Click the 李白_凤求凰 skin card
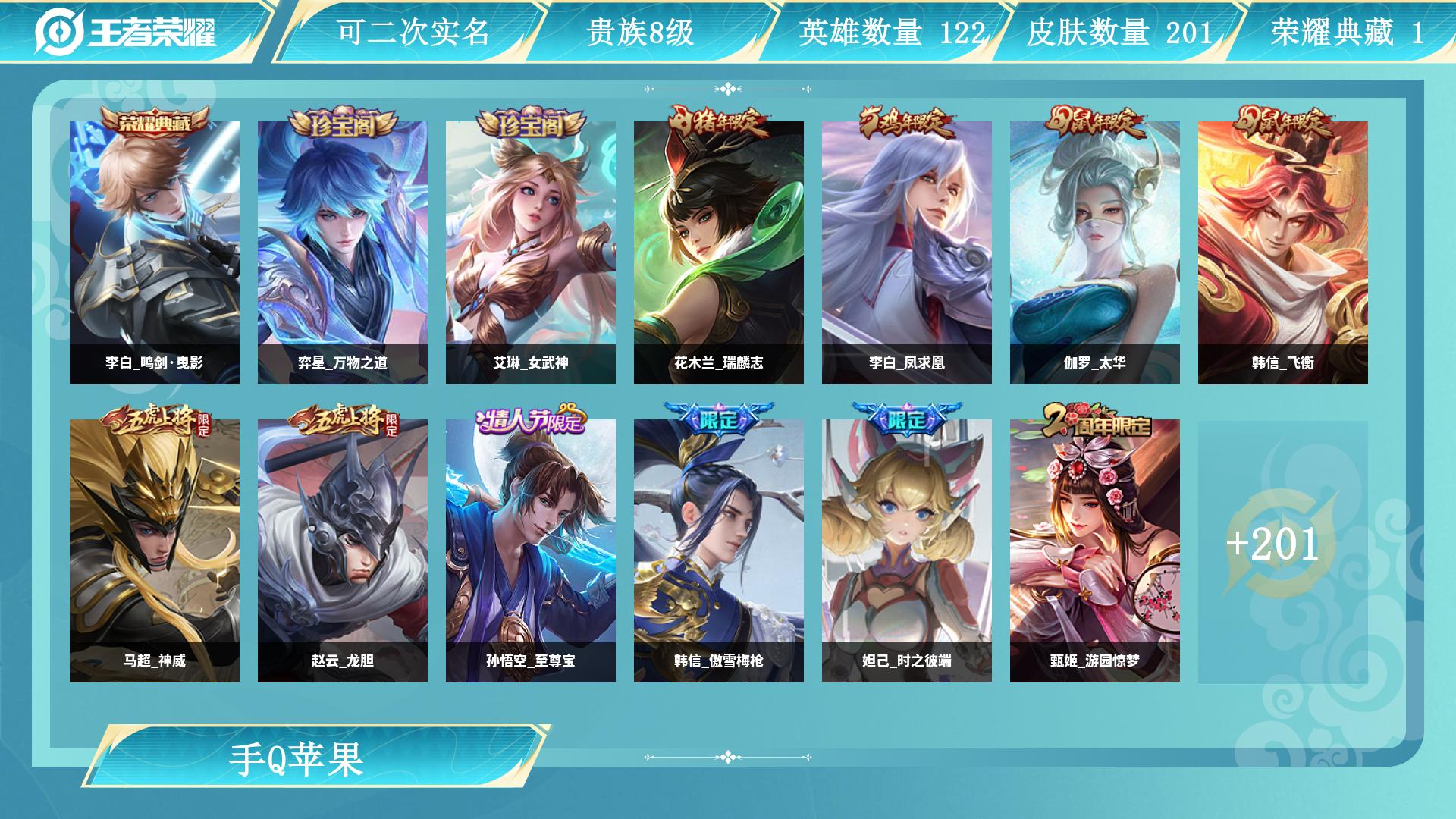 (x=907, y=253)
